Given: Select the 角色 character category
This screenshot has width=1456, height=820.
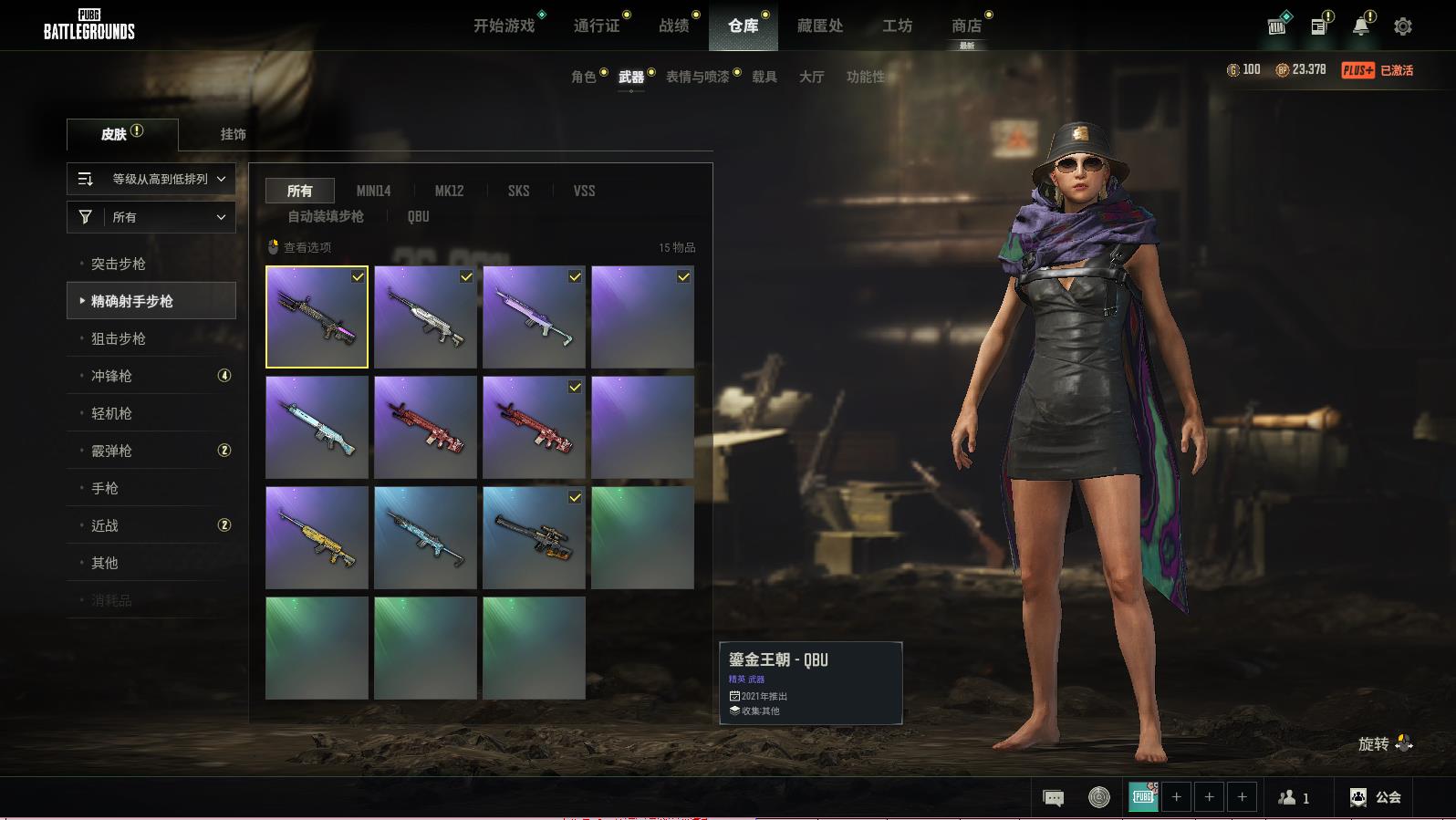Looking at the screenshot, I should pyautogui.click(x=583, y=77).
